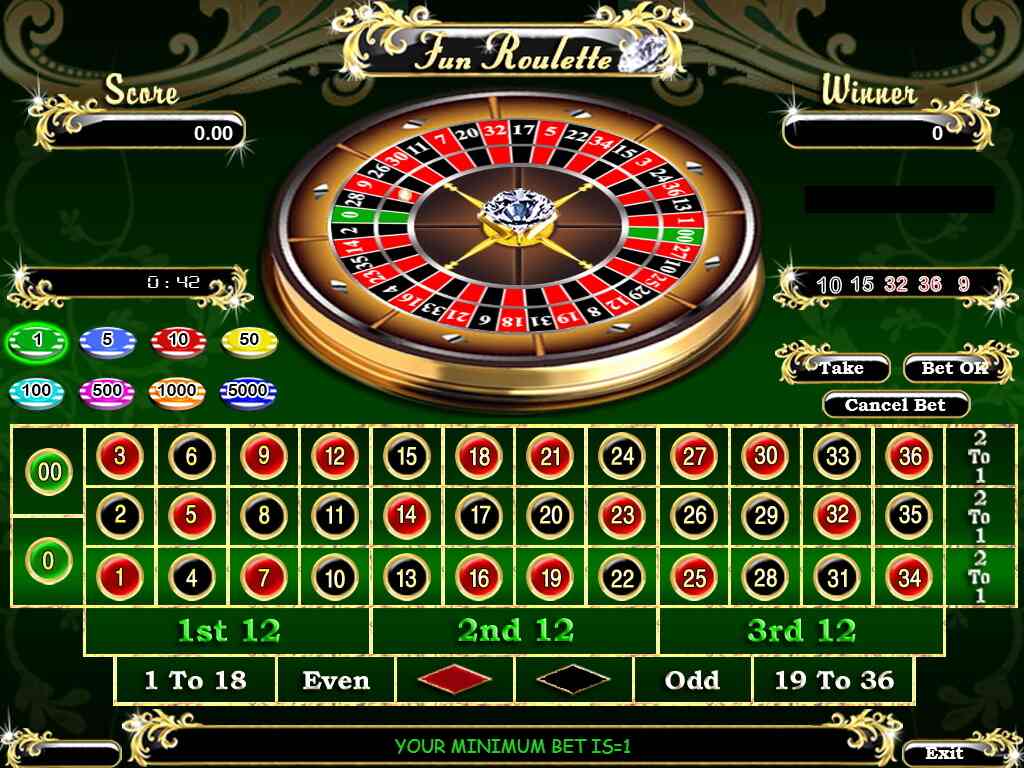1024x768 pixels.
Task: Place a chip on red 36
Action: coord(909,457)
